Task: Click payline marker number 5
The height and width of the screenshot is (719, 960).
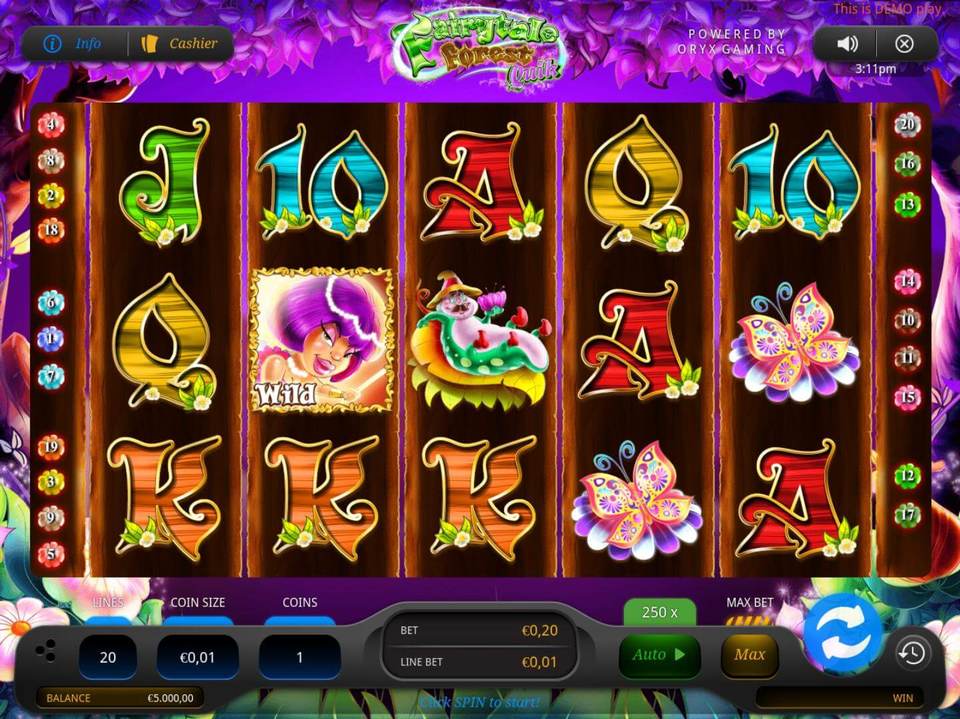Action: (x=50, y=552)
